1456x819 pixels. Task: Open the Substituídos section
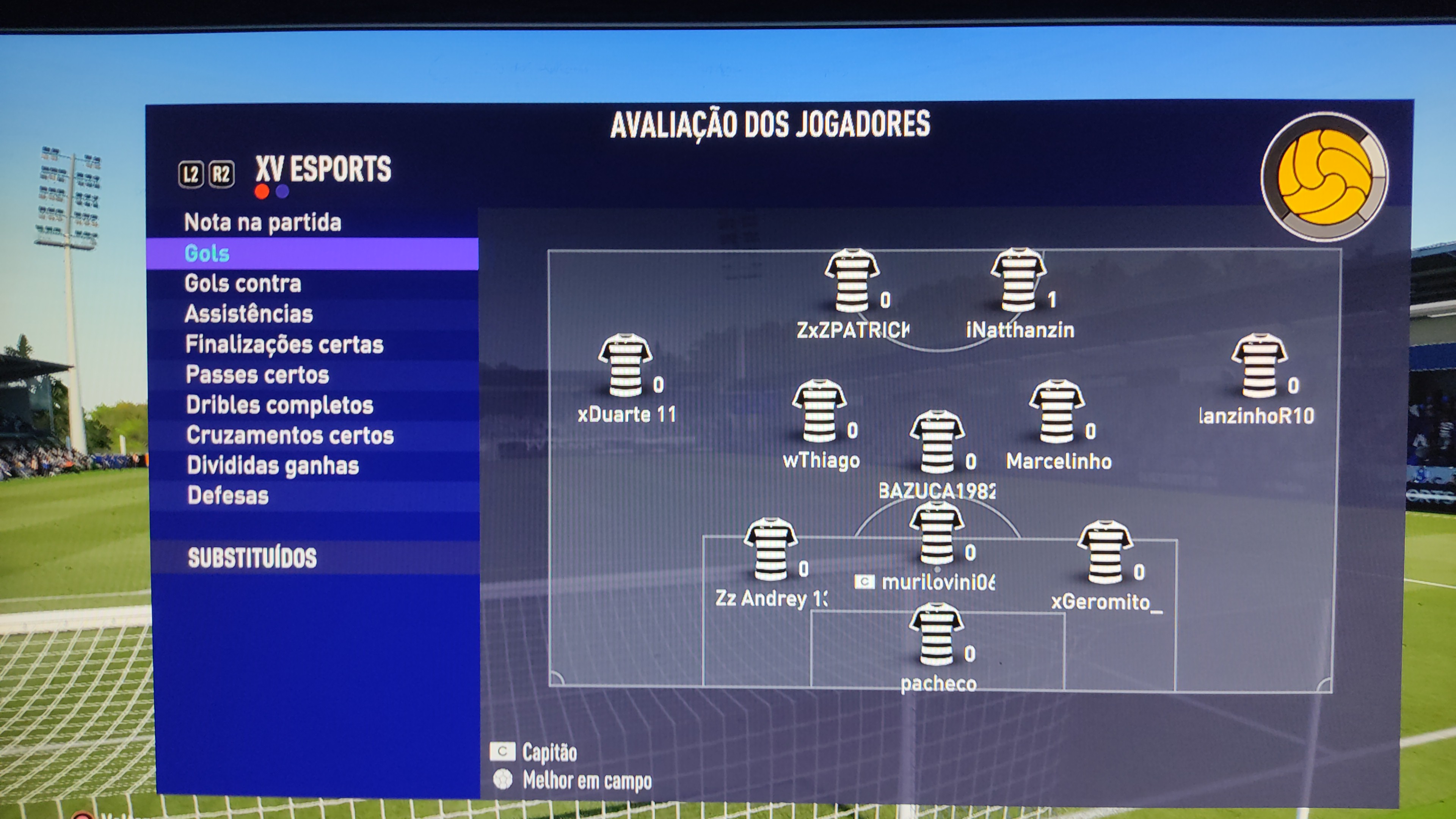252,558
